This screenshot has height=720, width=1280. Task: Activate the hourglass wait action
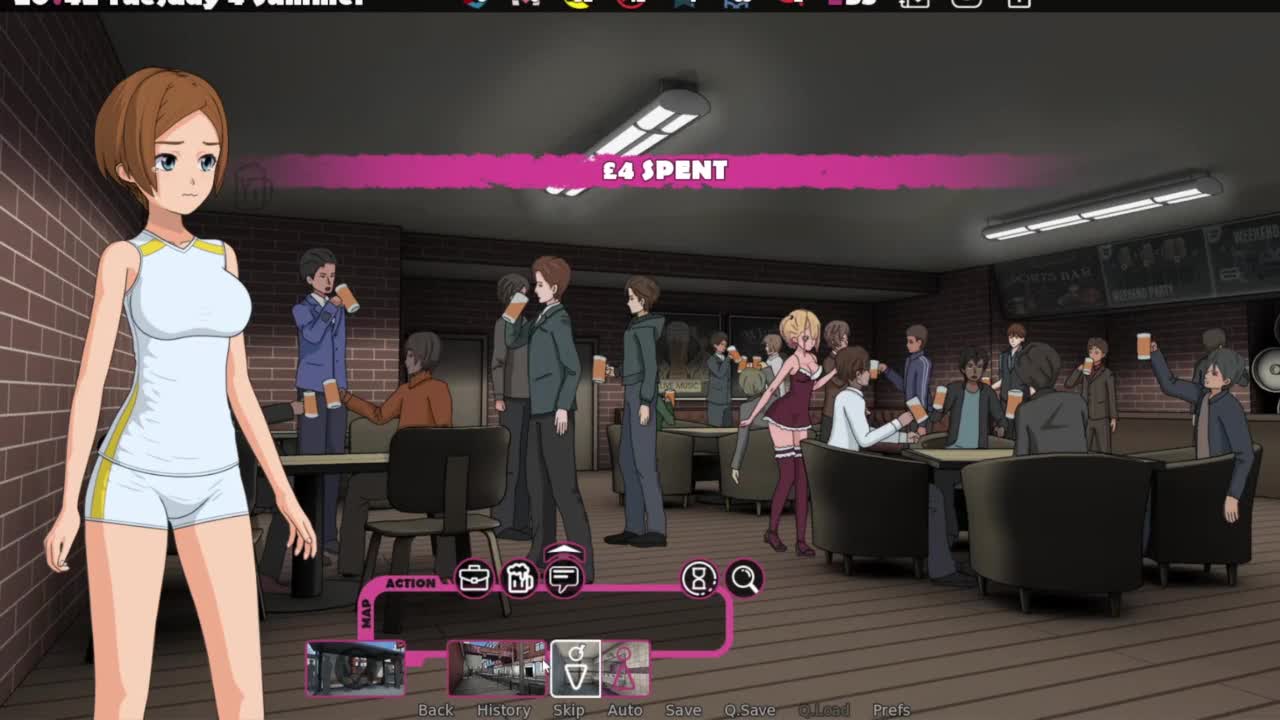(699, 579)
